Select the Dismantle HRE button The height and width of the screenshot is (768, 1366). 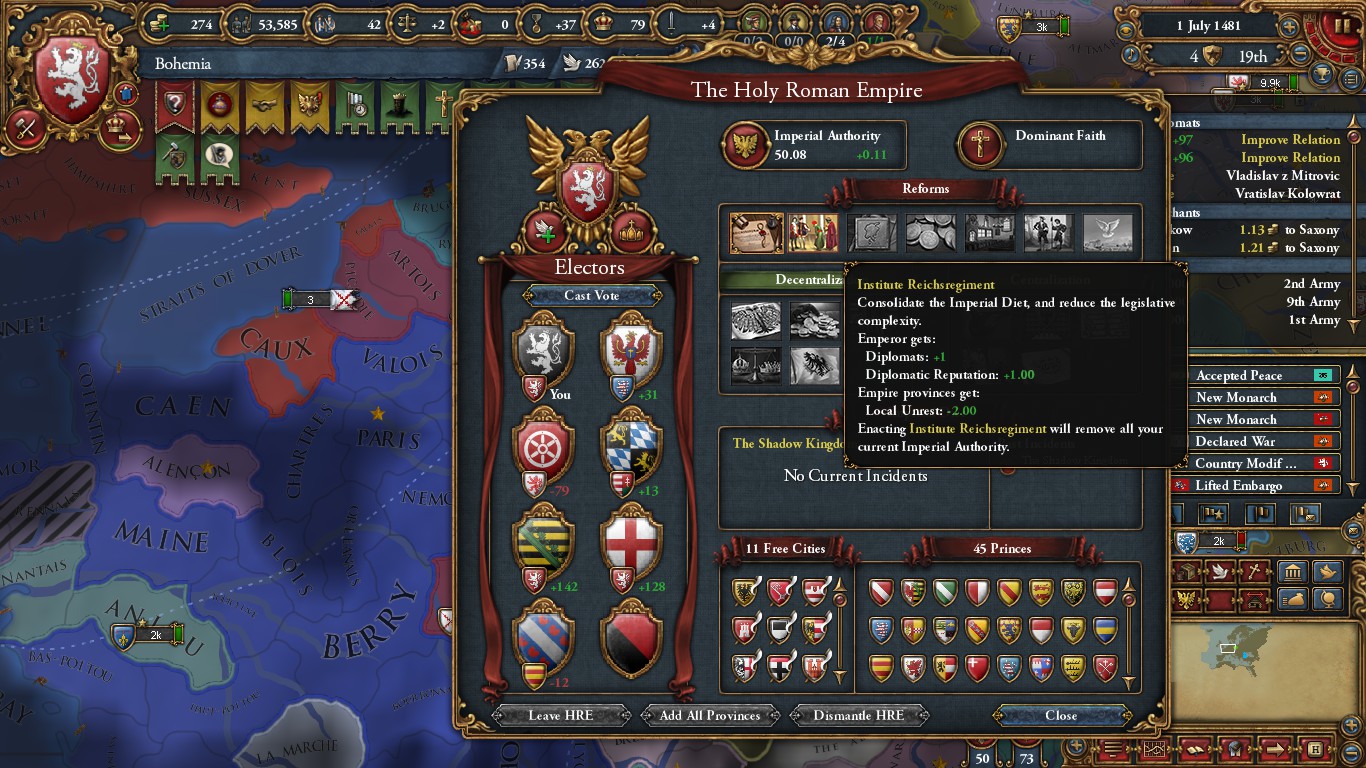(858, 715)
